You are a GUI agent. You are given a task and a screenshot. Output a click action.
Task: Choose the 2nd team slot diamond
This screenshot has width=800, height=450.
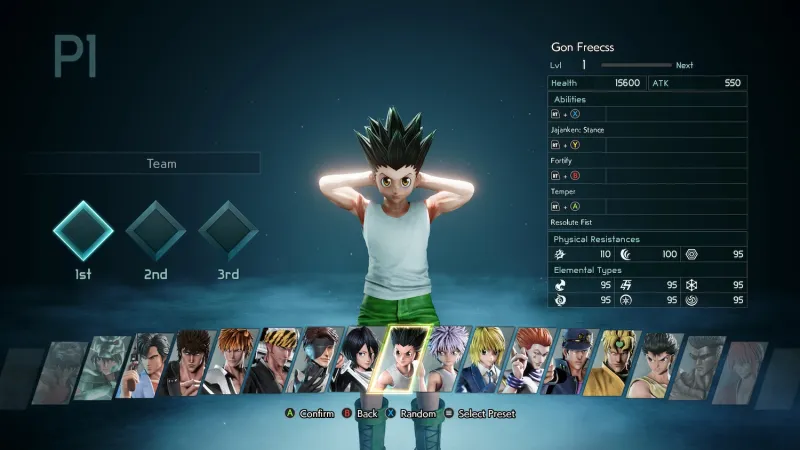pos(155,231)
